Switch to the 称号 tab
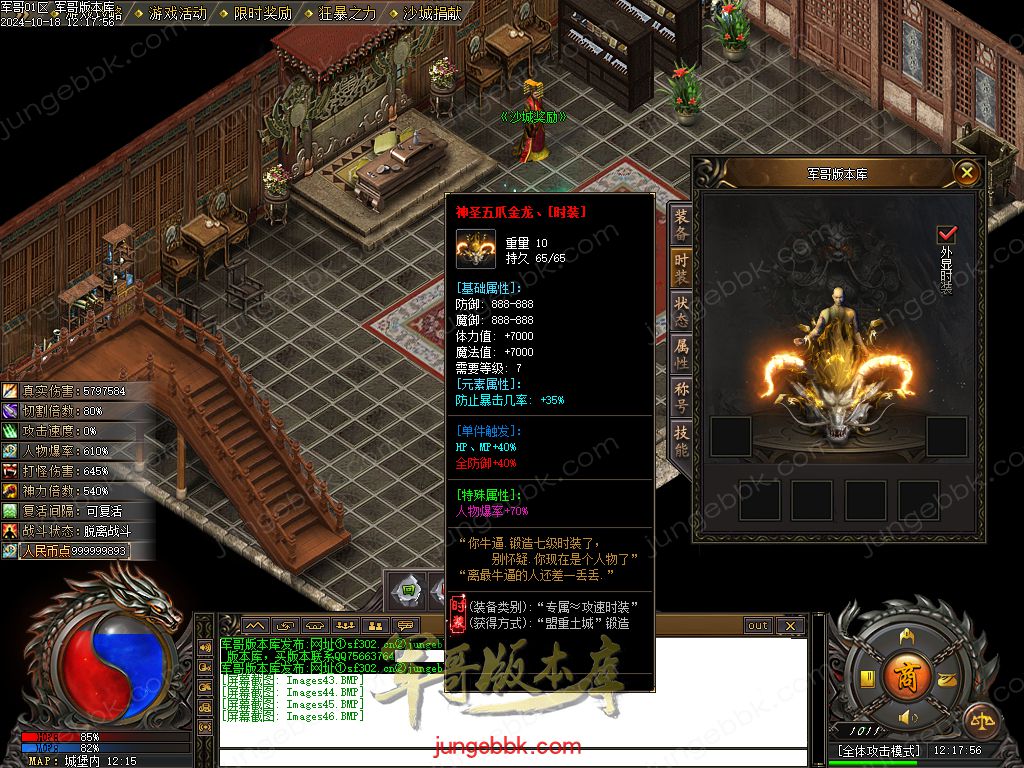Image resolution: width=1024 pixels, height=768 pixels. coord(681,397)
